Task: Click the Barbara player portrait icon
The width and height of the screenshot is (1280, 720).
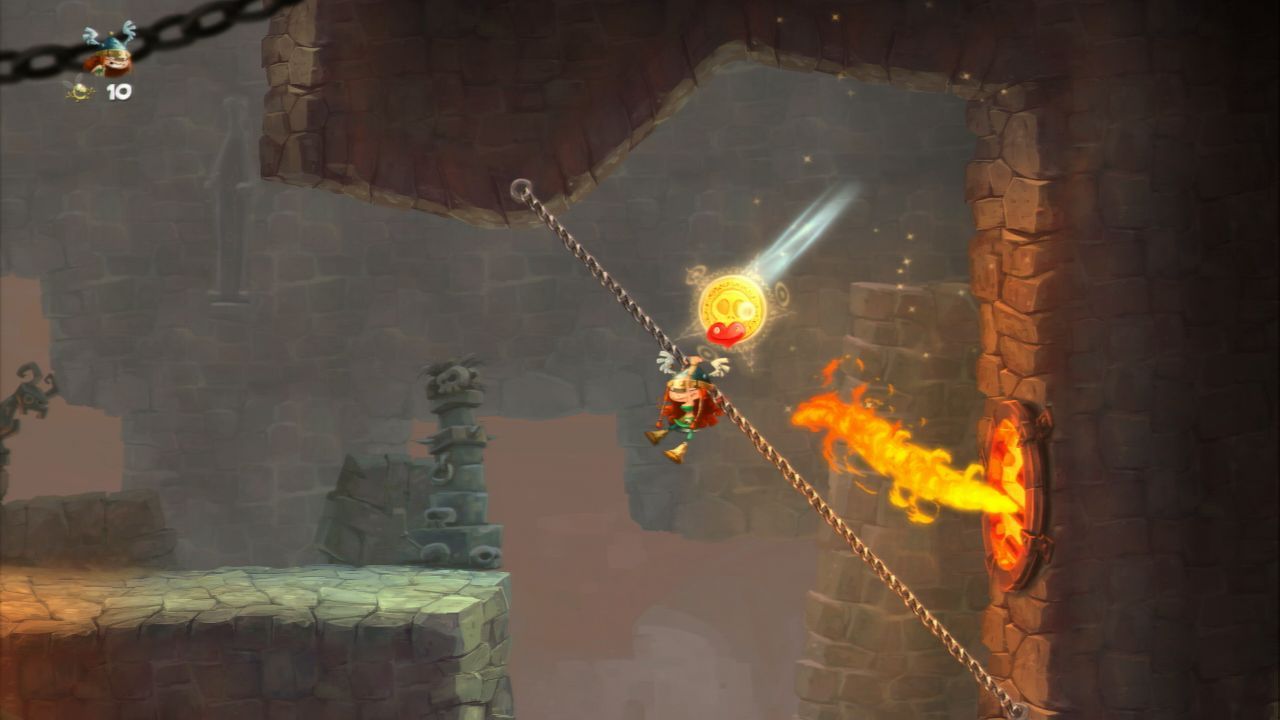Action: point(108,53)
